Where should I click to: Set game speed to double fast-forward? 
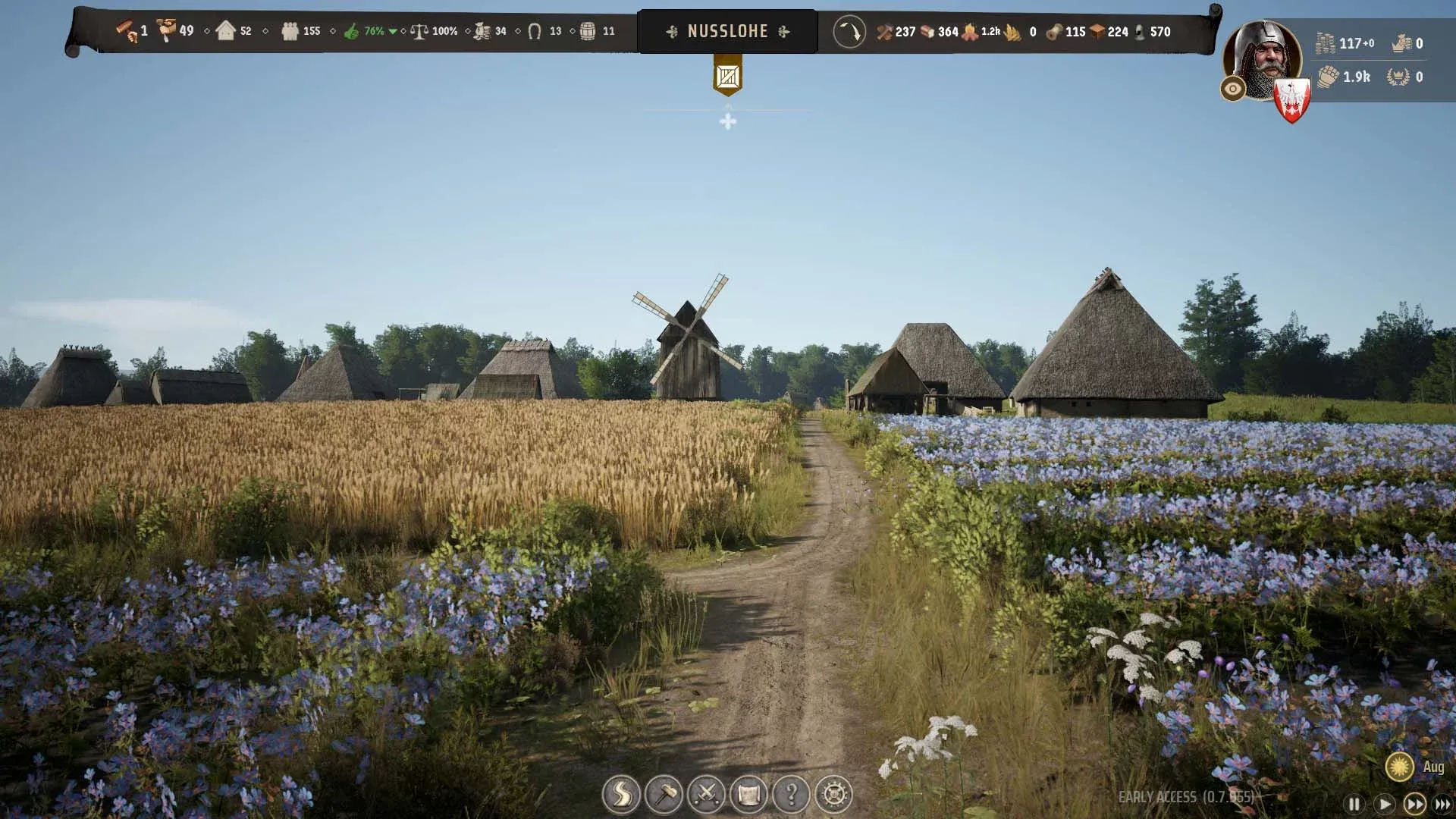[1414, 804]
